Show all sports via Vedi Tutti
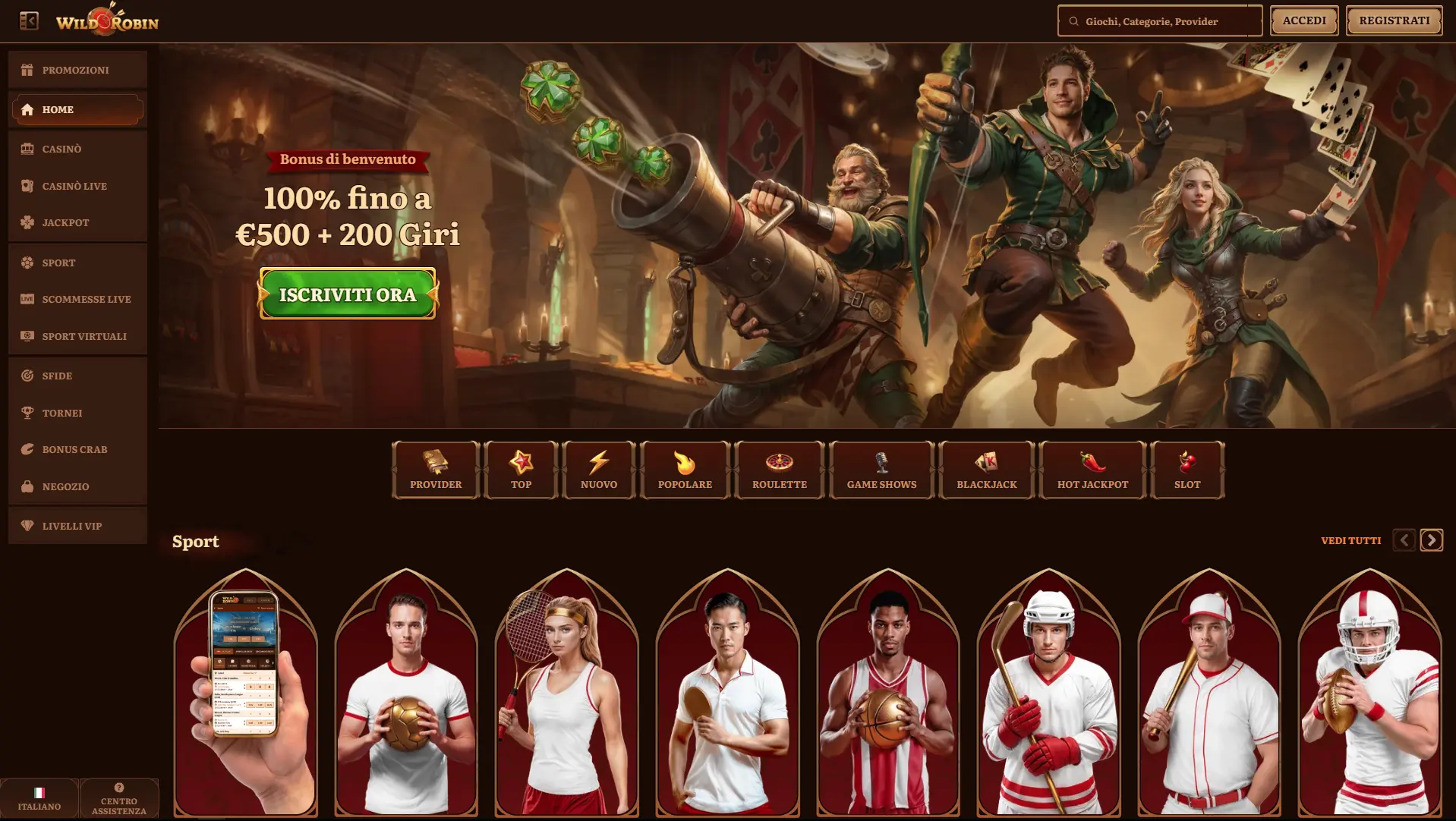1456x821 pixels. (1350, 540)
